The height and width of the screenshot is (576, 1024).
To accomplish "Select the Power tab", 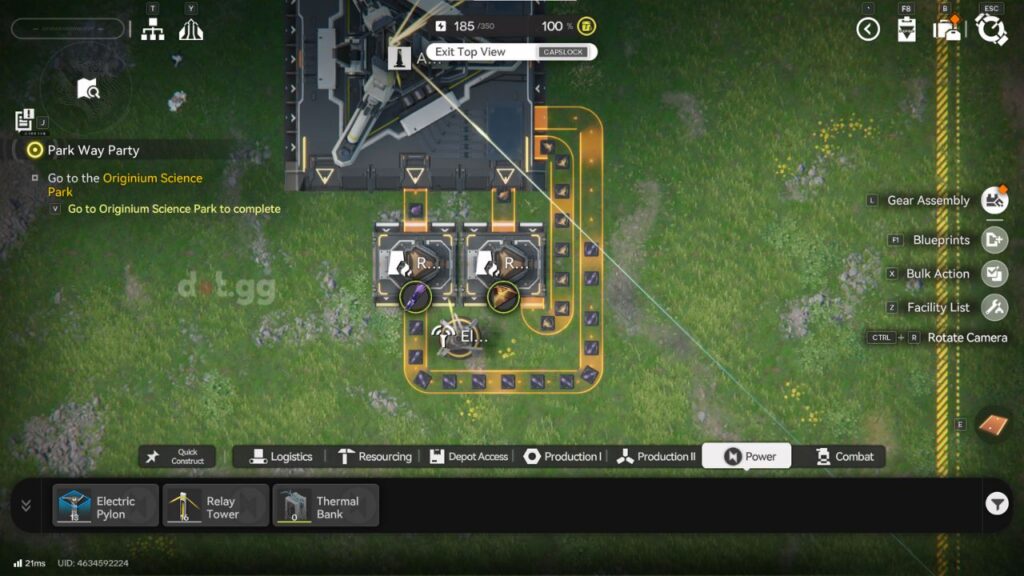I will click(747, 456).
